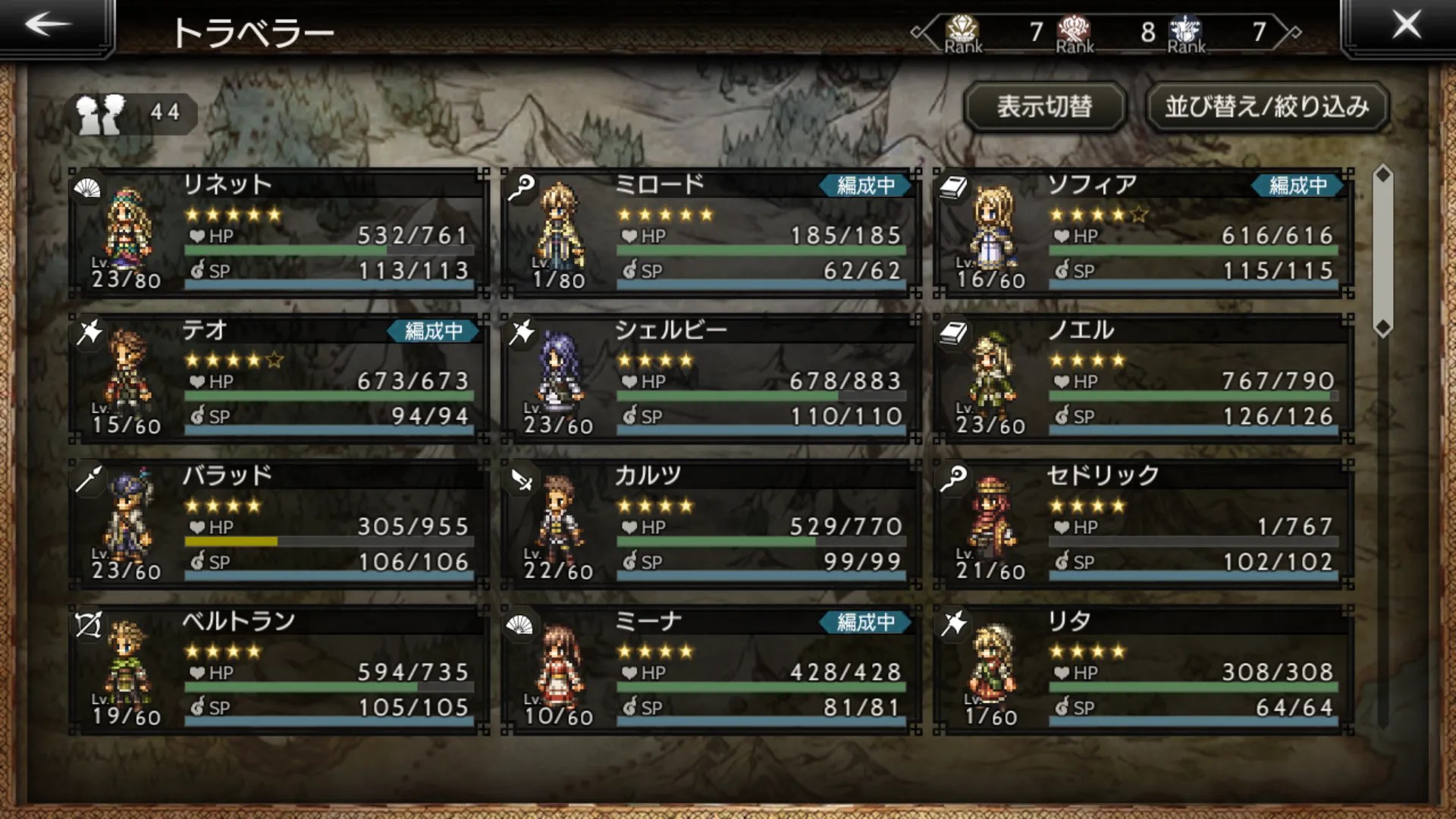The height and width of the screenshot is (819, 1456).
Task: Select traveler リネット
Action: [x=278, y=234]
